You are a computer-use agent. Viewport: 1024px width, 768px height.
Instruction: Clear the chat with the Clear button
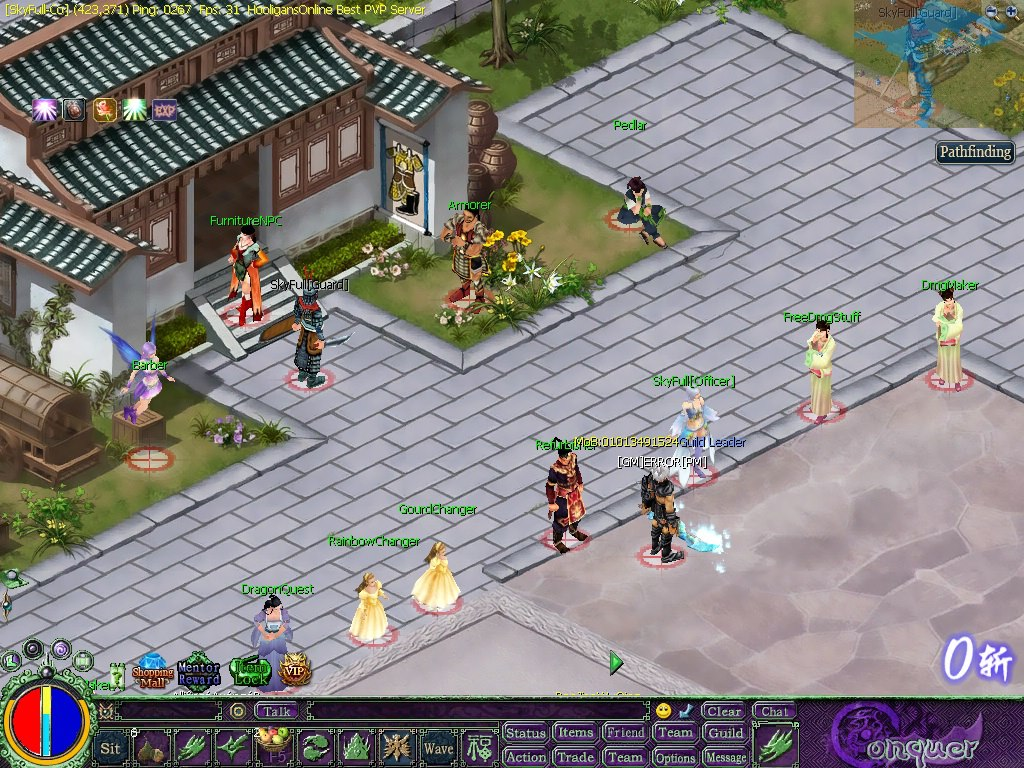pyautogui.click(x=723, y=711)
